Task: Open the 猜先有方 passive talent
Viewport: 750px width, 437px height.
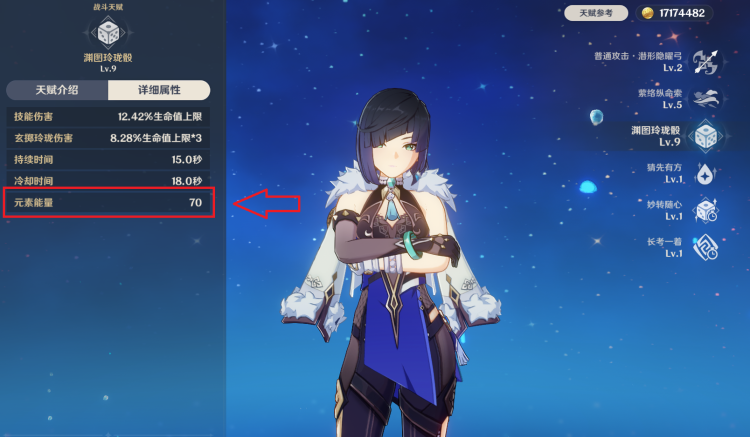Action: [x=706, y=173]
